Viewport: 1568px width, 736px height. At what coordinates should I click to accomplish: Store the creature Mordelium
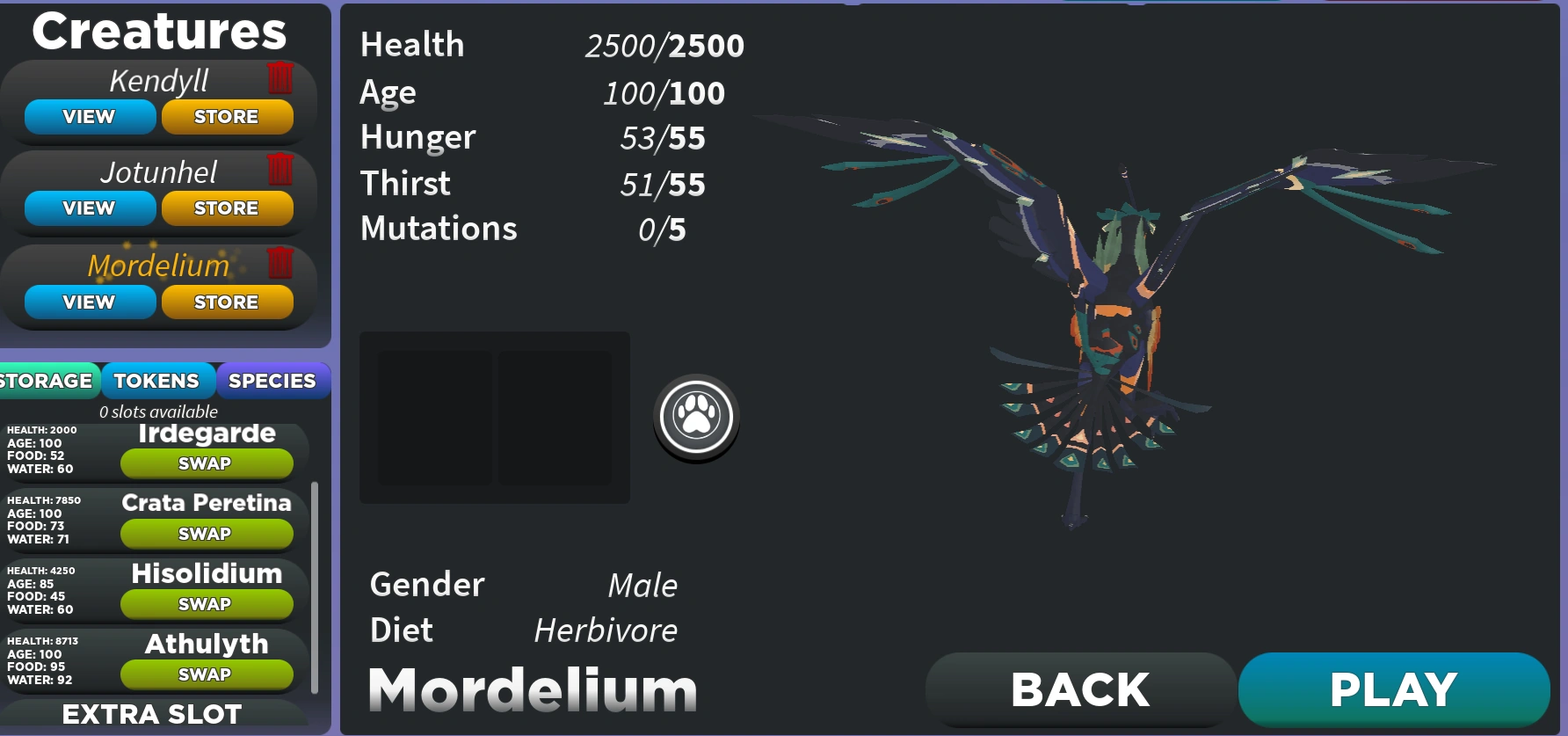pyautogui.click(x=227, y=302)
